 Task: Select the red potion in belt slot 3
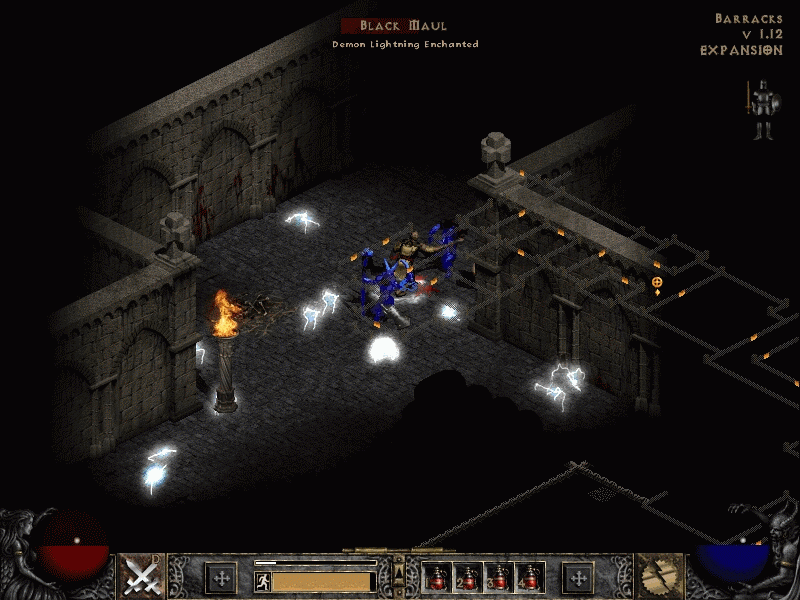click(499, 577)
